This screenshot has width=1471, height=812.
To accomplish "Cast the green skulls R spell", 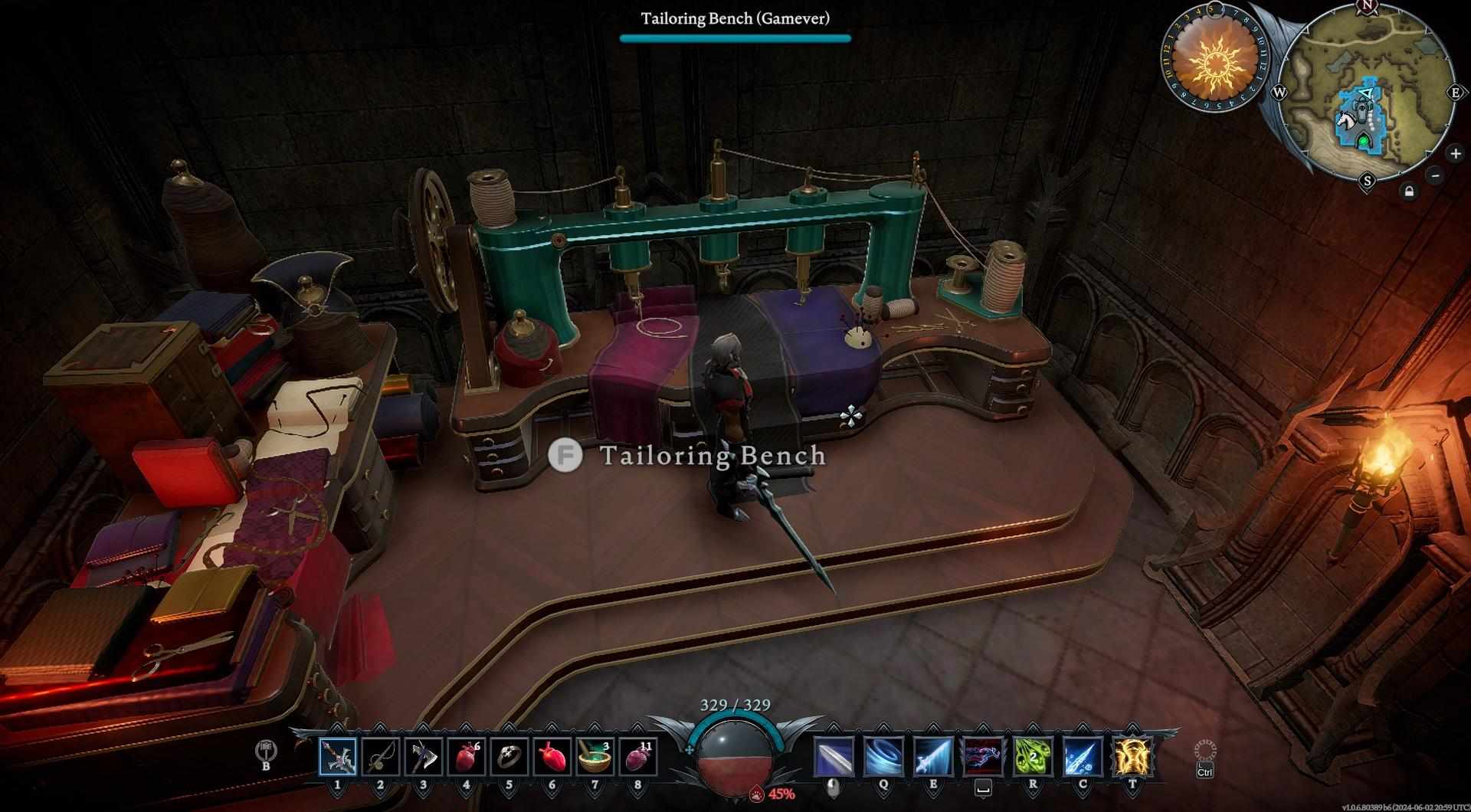I will tap(1033, 756).
